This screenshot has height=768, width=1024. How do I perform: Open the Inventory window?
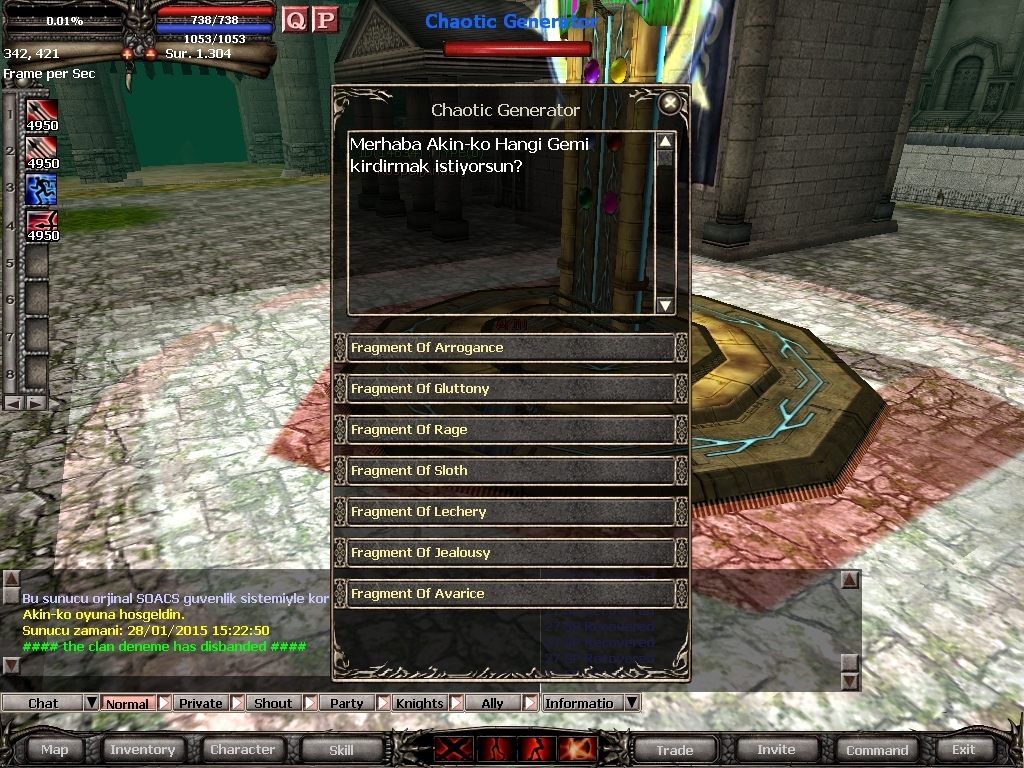pos(142,749)
